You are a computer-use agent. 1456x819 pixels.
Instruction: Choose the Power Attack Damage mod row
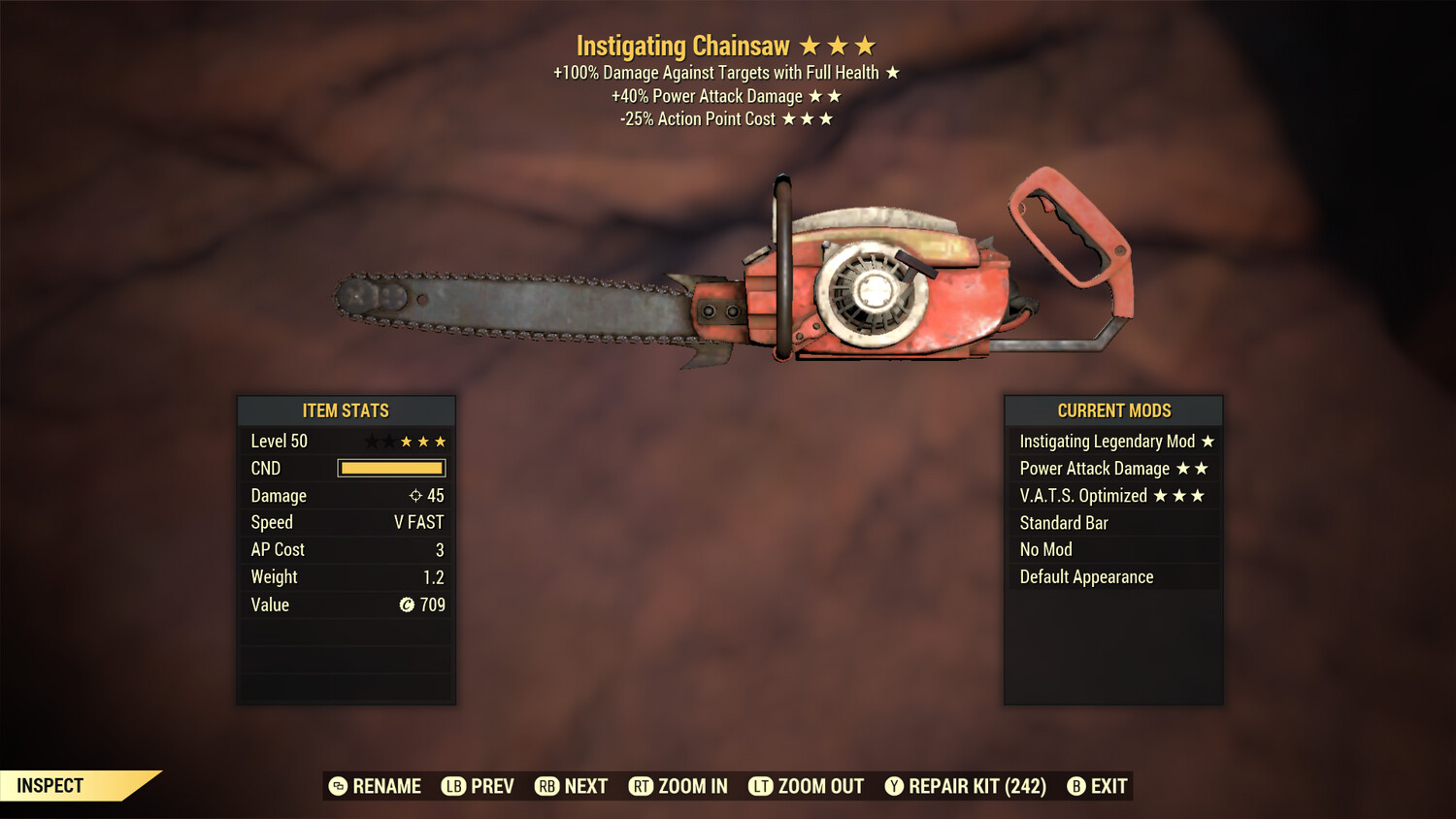pos(1113,469)
